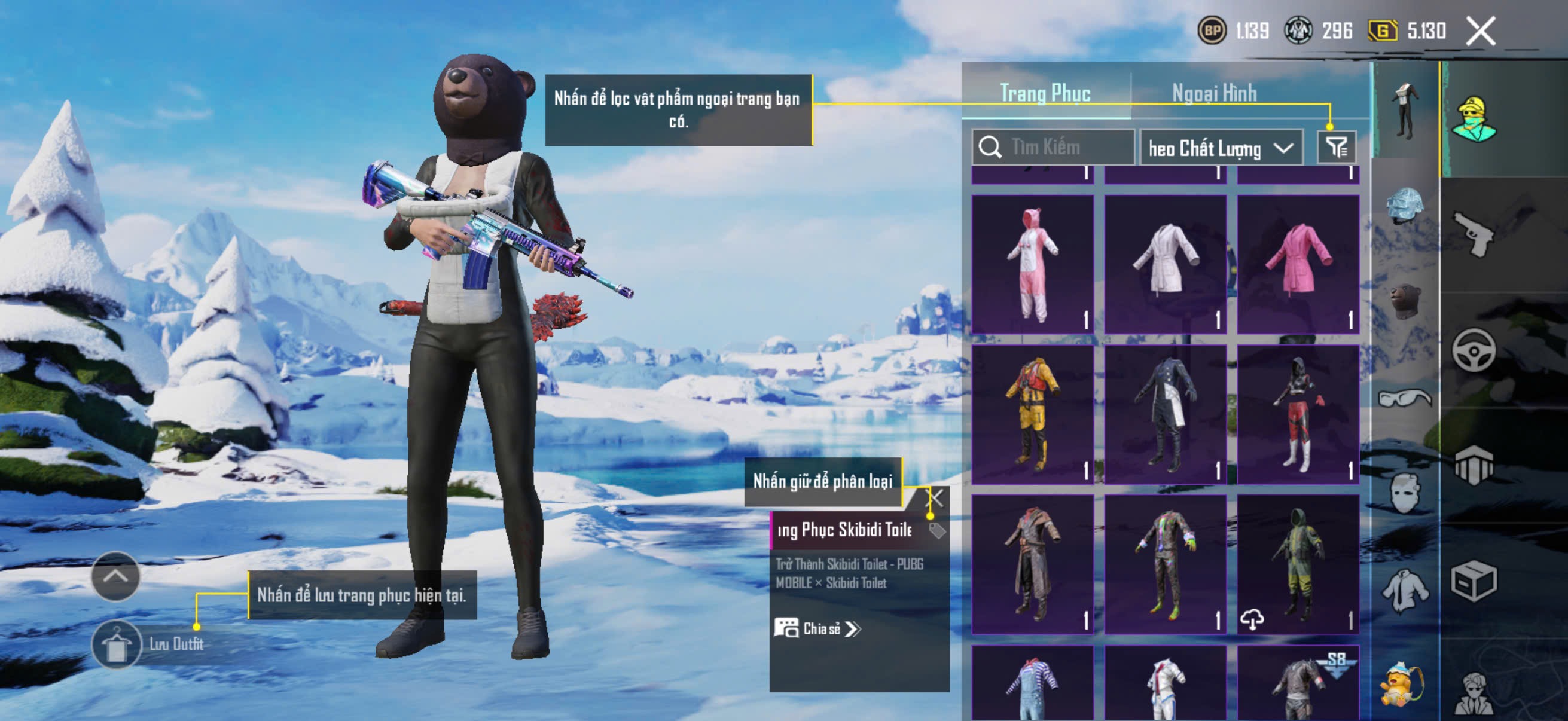Select the helmet slot icon

pos(1405,206)
